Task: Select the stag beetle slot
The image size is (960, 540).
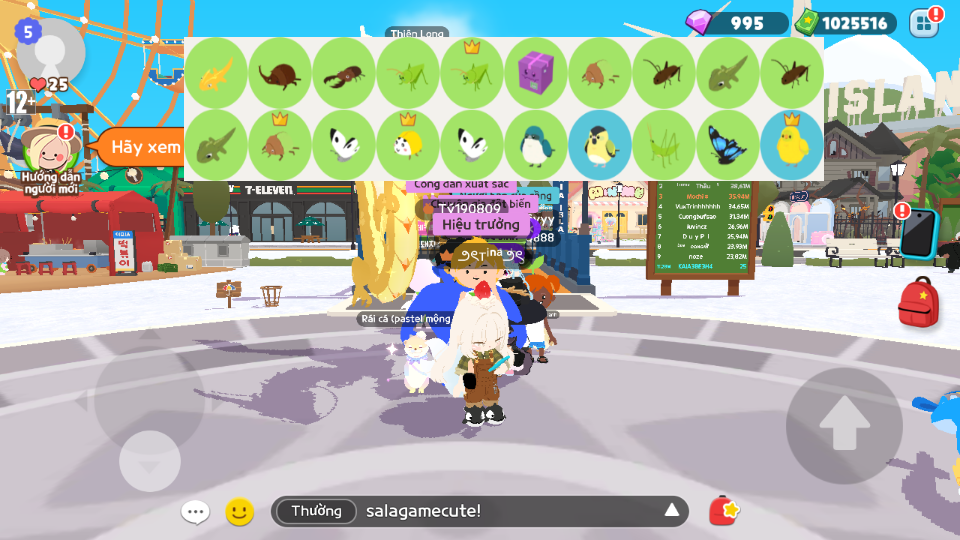Action: (343, 73)
